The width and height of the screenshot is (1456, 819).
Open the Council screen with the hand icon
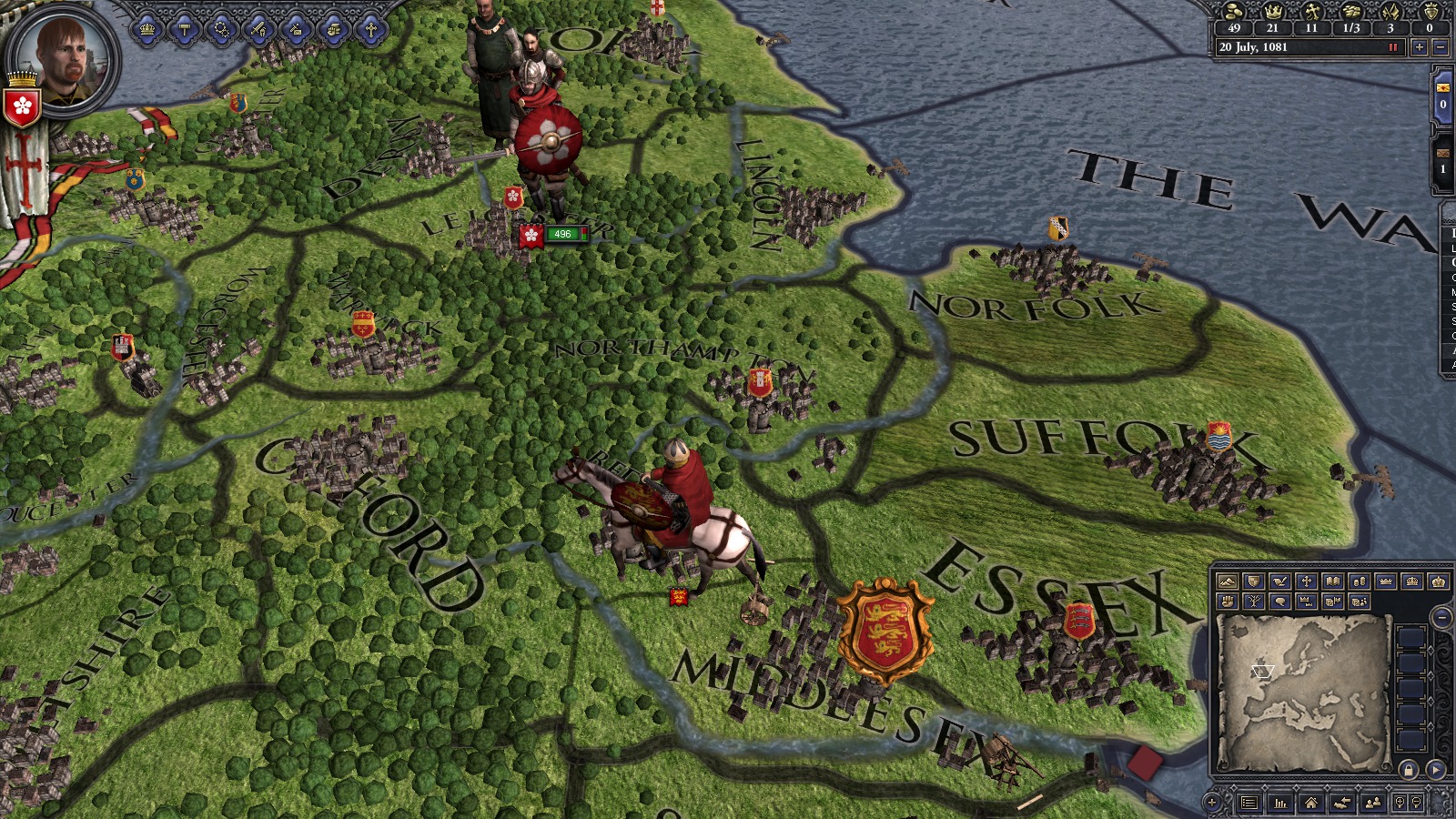[332, 29]
